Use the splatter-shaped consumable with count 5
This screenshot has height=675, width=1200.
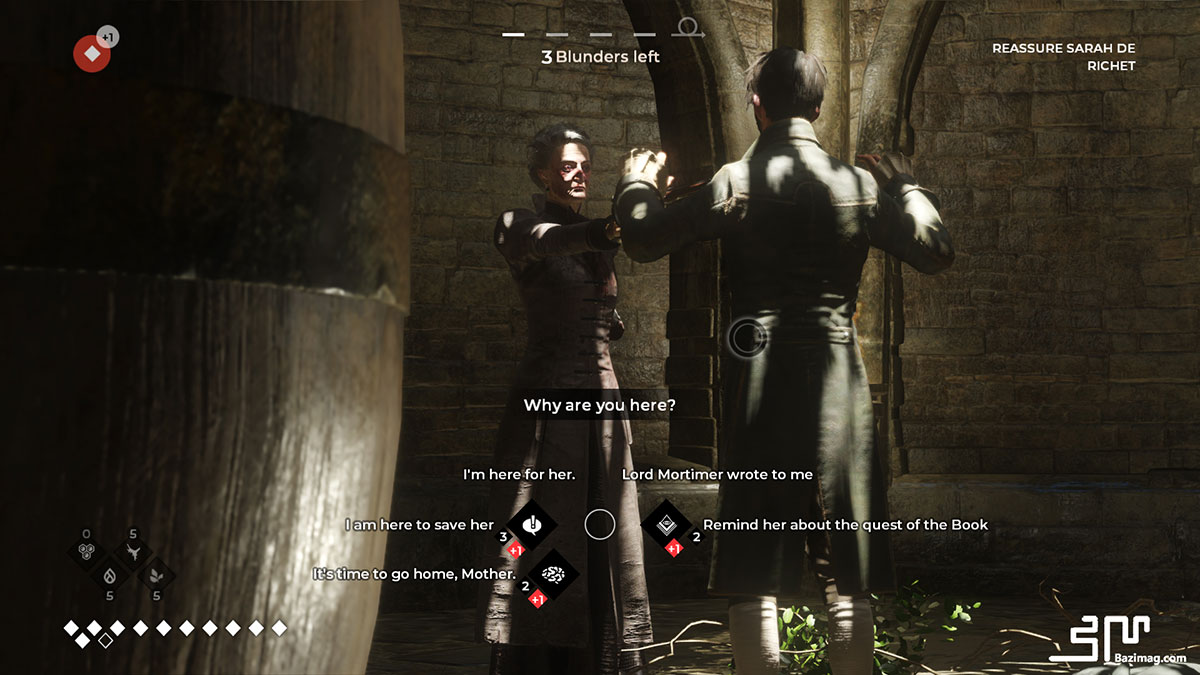point(132,552)
